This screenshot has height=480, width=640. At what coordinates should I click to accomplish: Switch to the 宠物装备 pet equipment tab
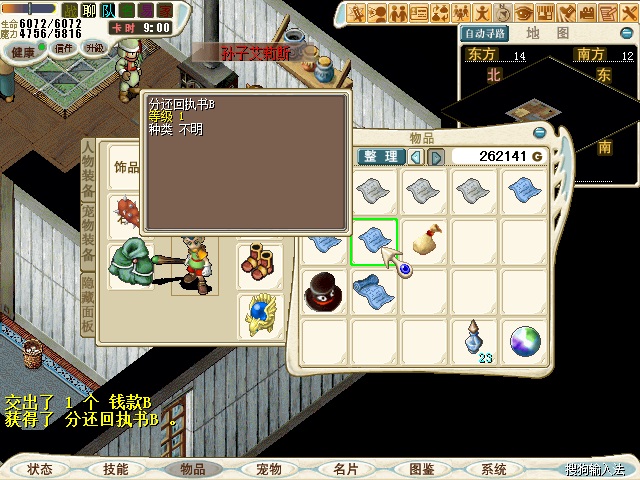(88, 240)
